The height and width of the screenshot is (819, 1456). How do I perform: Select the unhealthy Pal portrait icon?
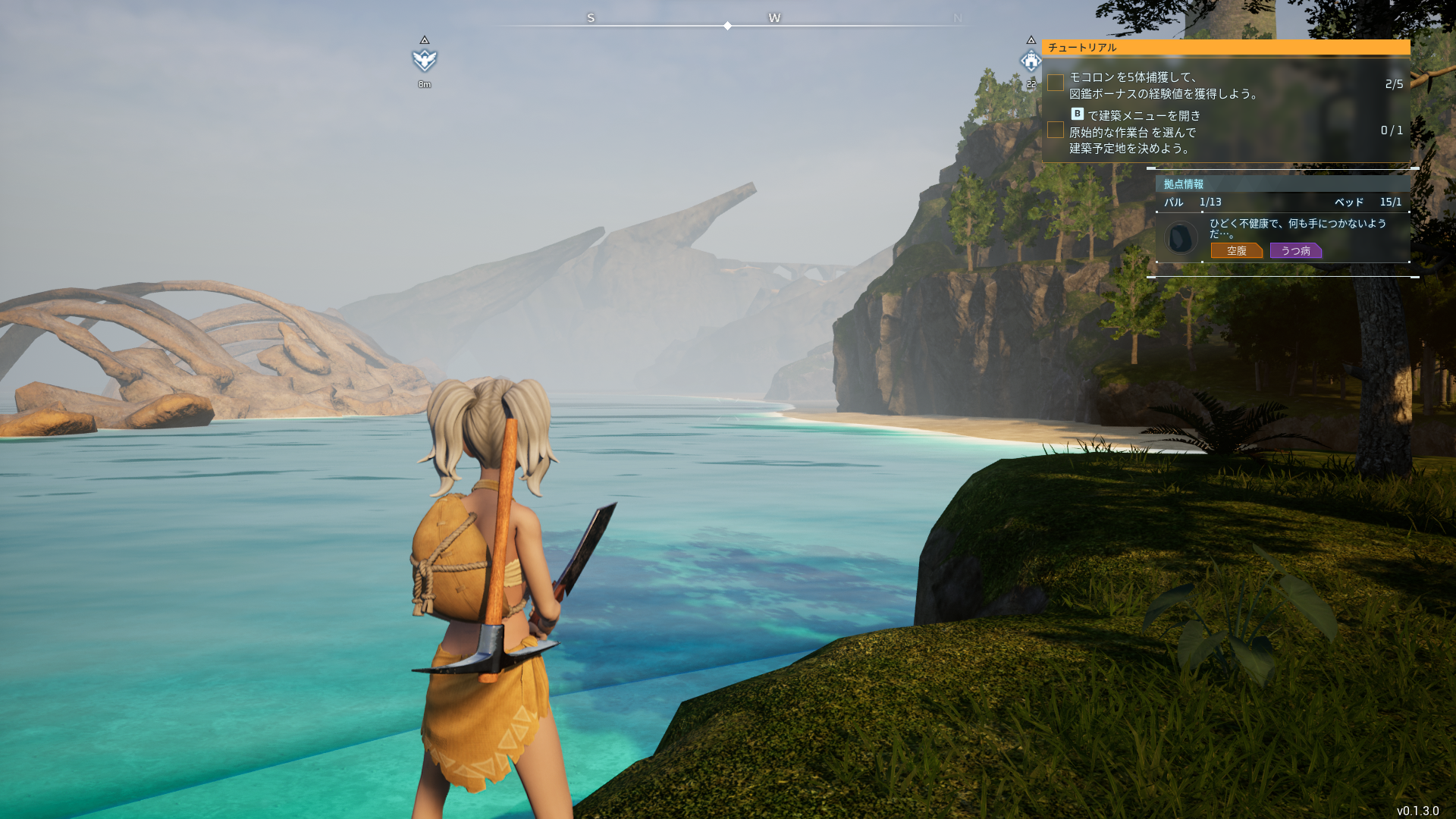[1180, 238]
